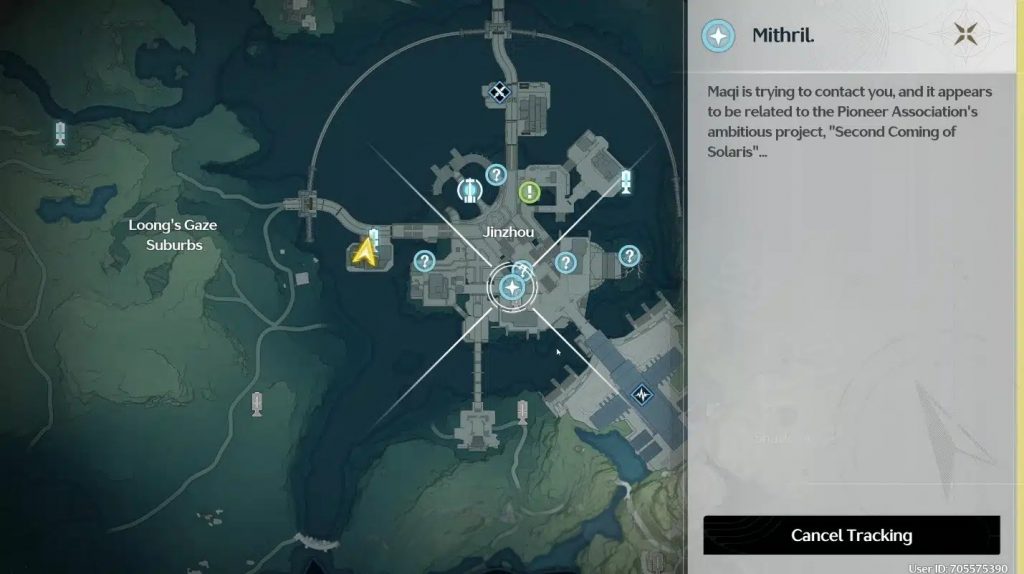Choose the beacon marker above Loong's Gaze Suburbs
Image resolution: width=1024 pixels, height=574 pixels.
click(60, 133)
